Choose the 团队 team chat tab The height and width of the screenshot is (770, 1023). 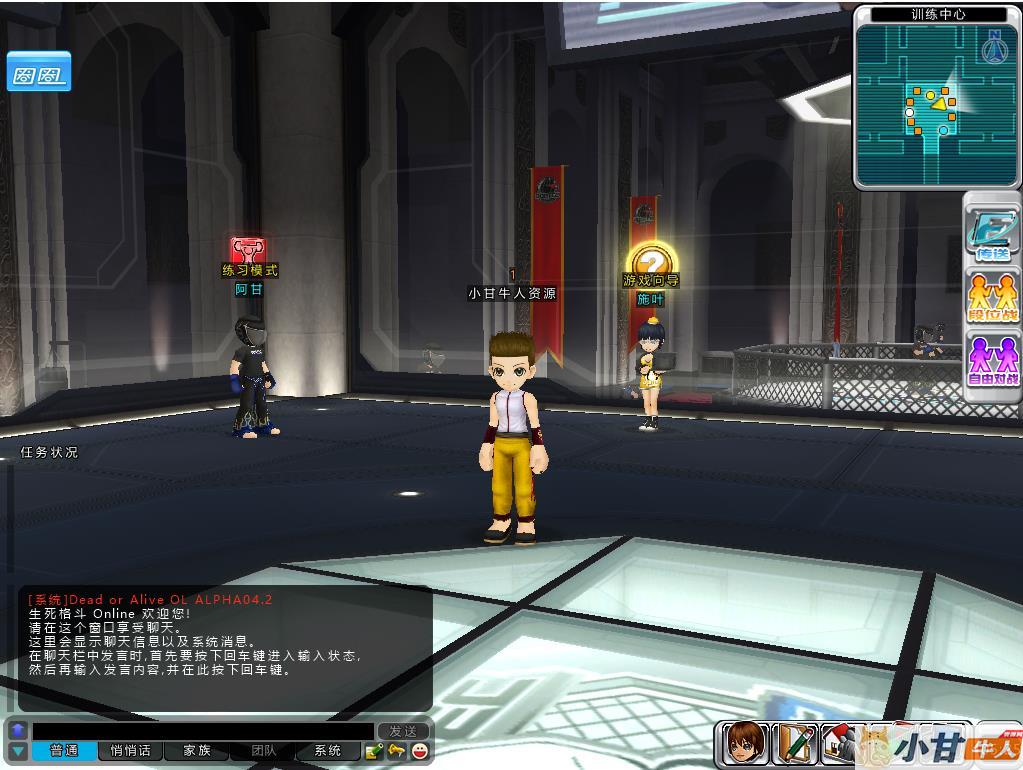pos(264,751)
